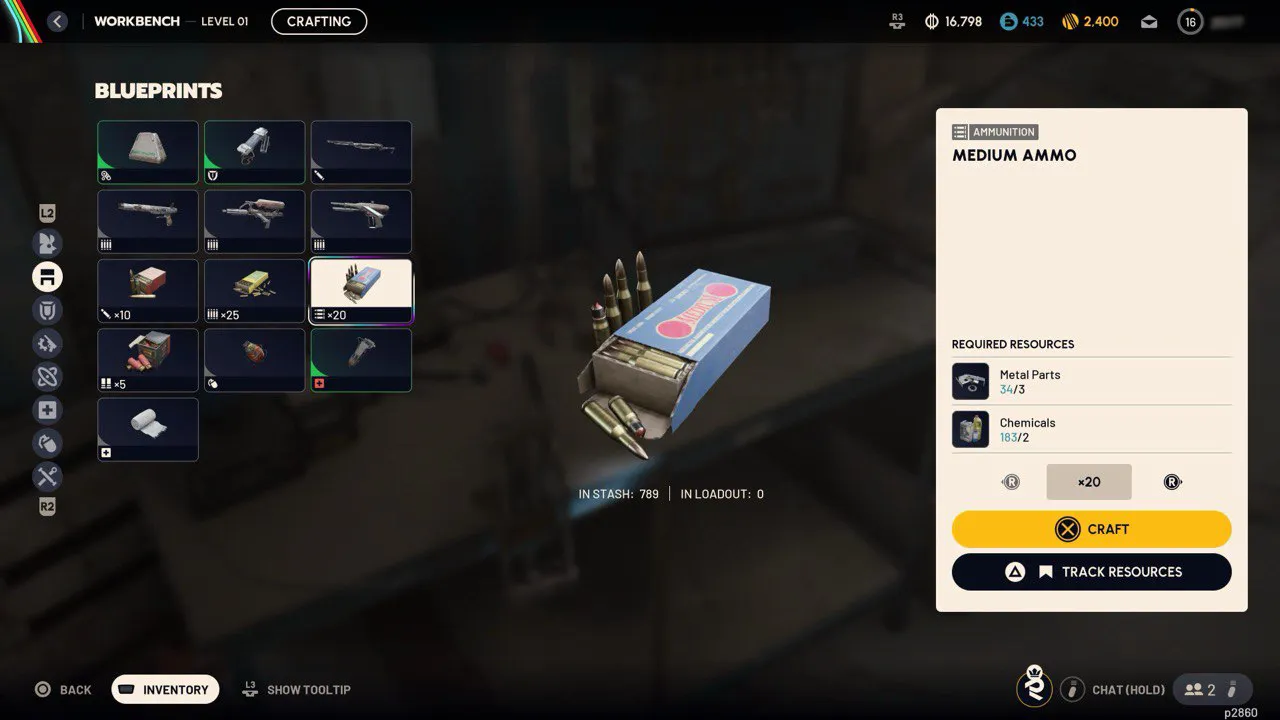
Task: Select the Crafting tab at the top
Action: pos(319,21)
